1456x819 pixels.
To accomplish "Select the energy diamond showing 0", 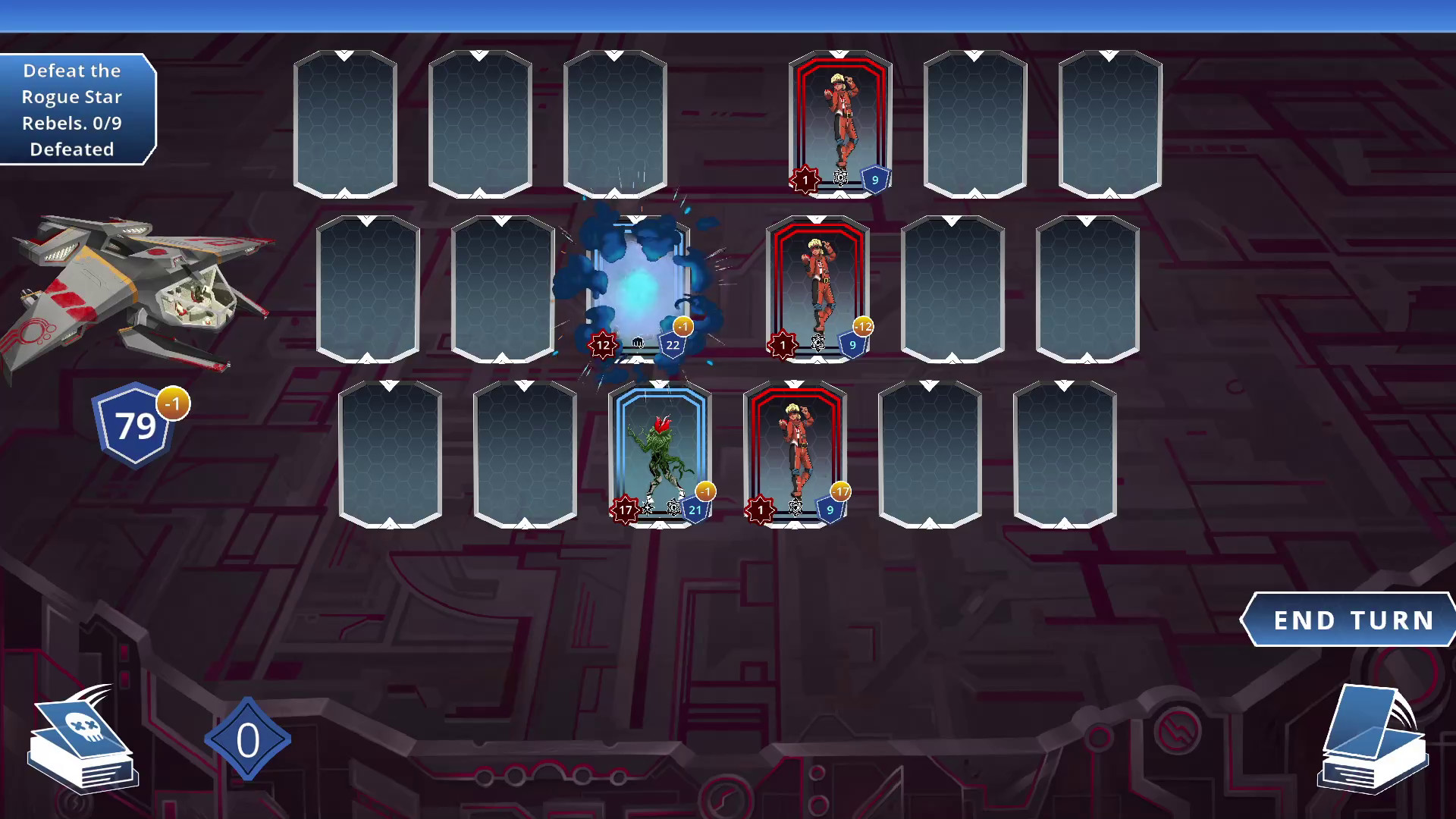I will 246,739.
